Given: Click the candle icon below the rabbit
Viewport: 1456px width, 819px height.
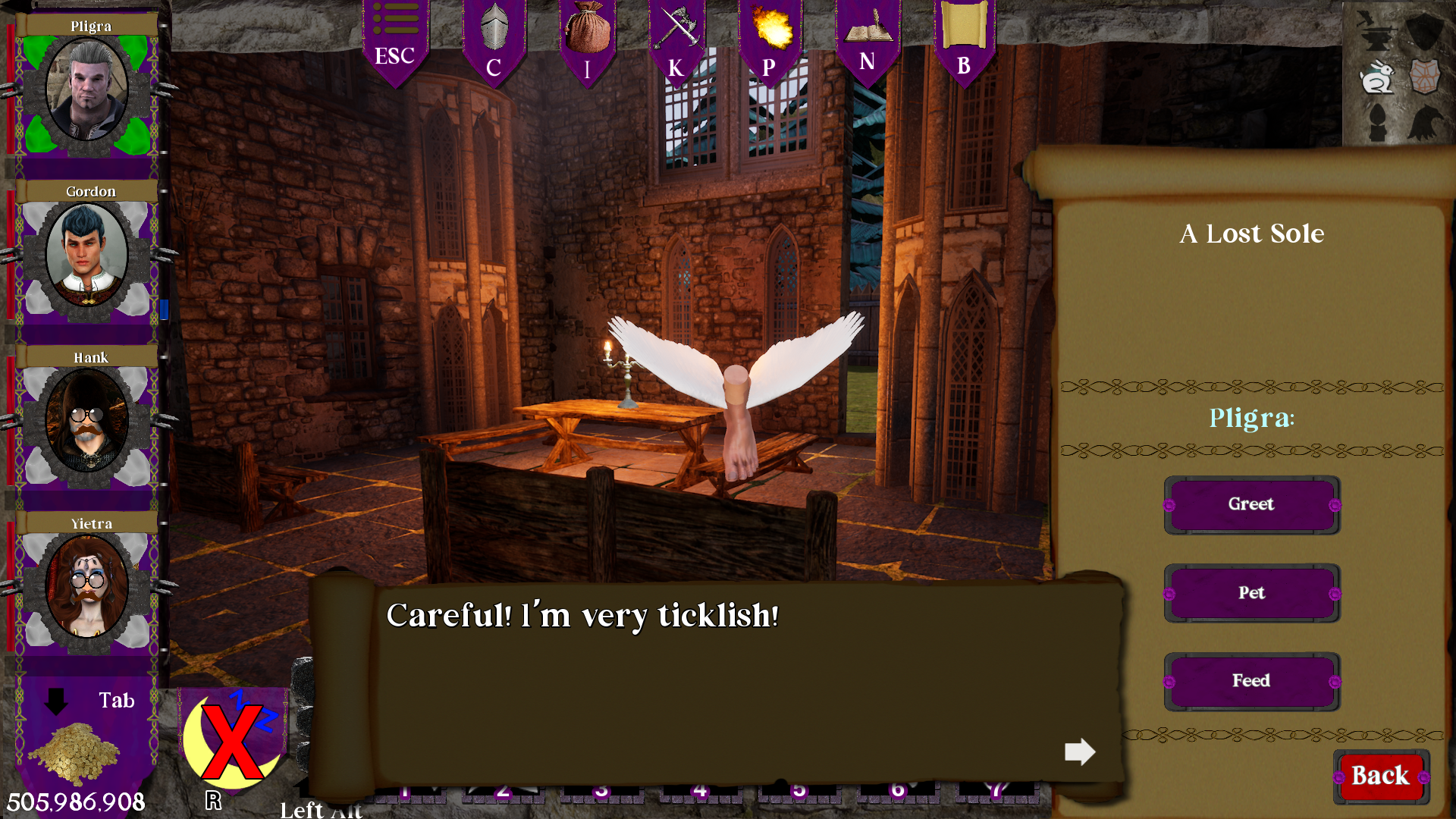Looking at the screenshot, I should coord(1378,123).
